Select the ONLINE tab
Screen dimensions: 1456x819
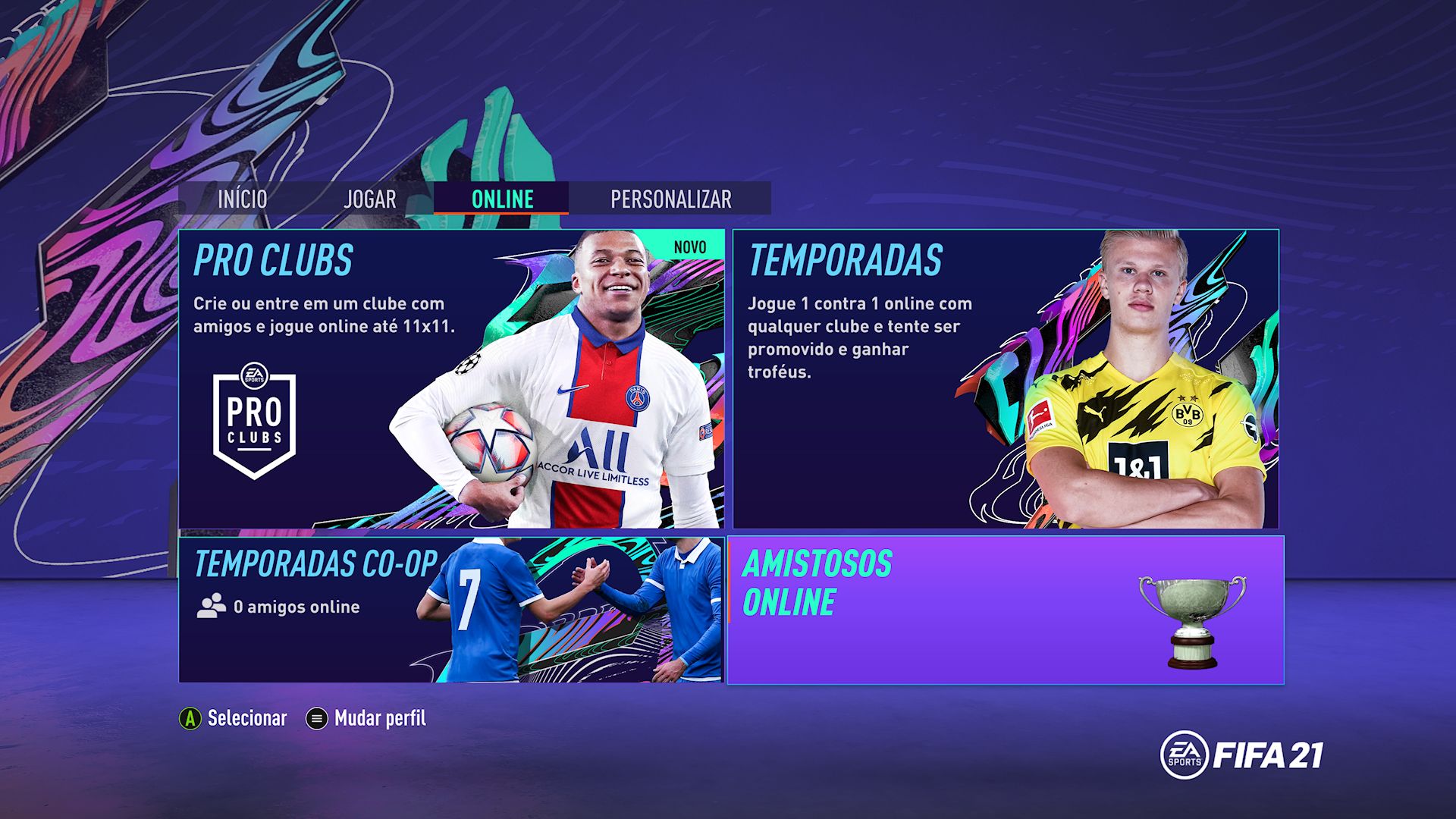point(500,199)
